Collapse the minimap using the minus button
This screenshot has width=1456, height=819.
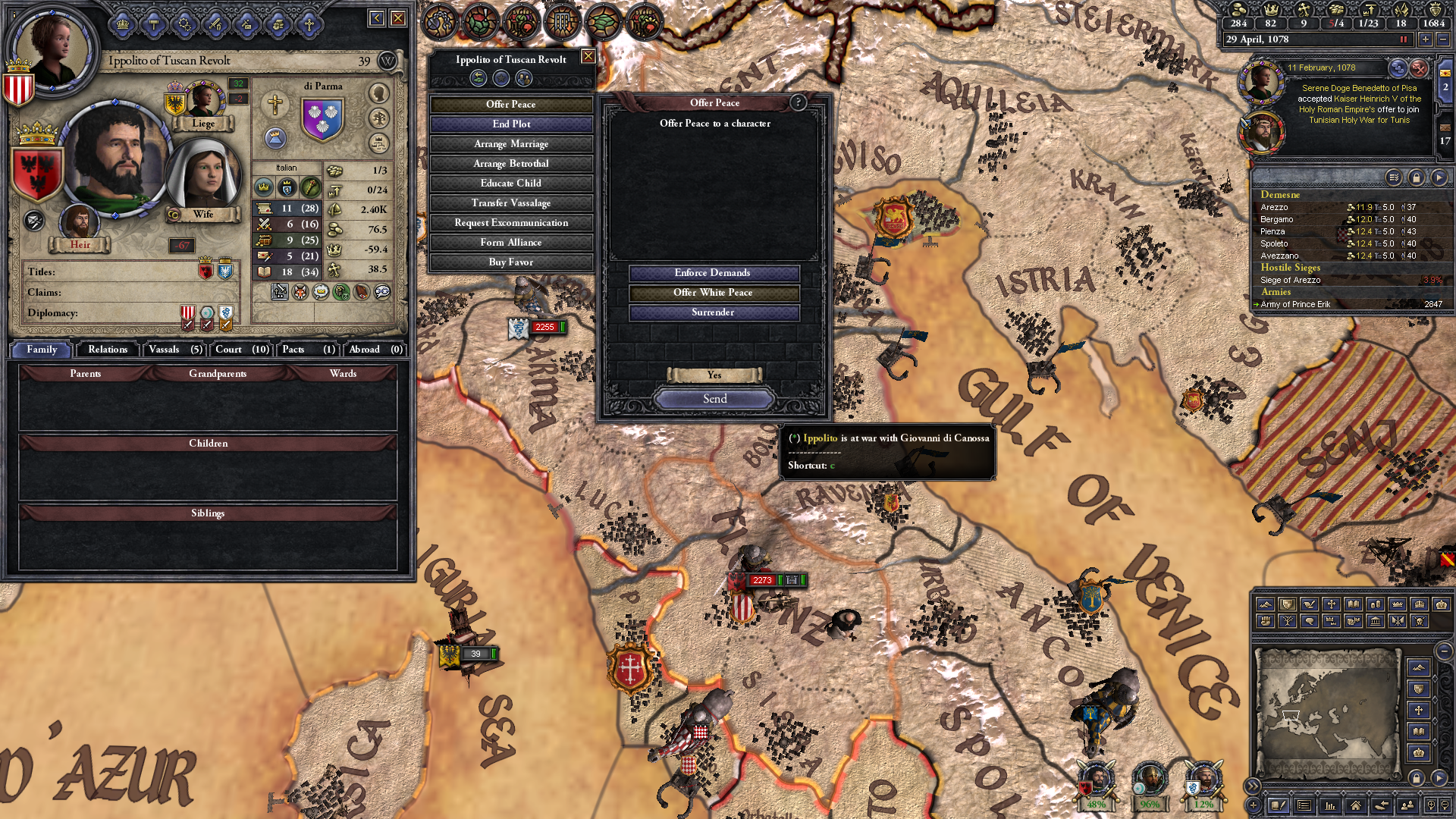tap(1444, 651)
